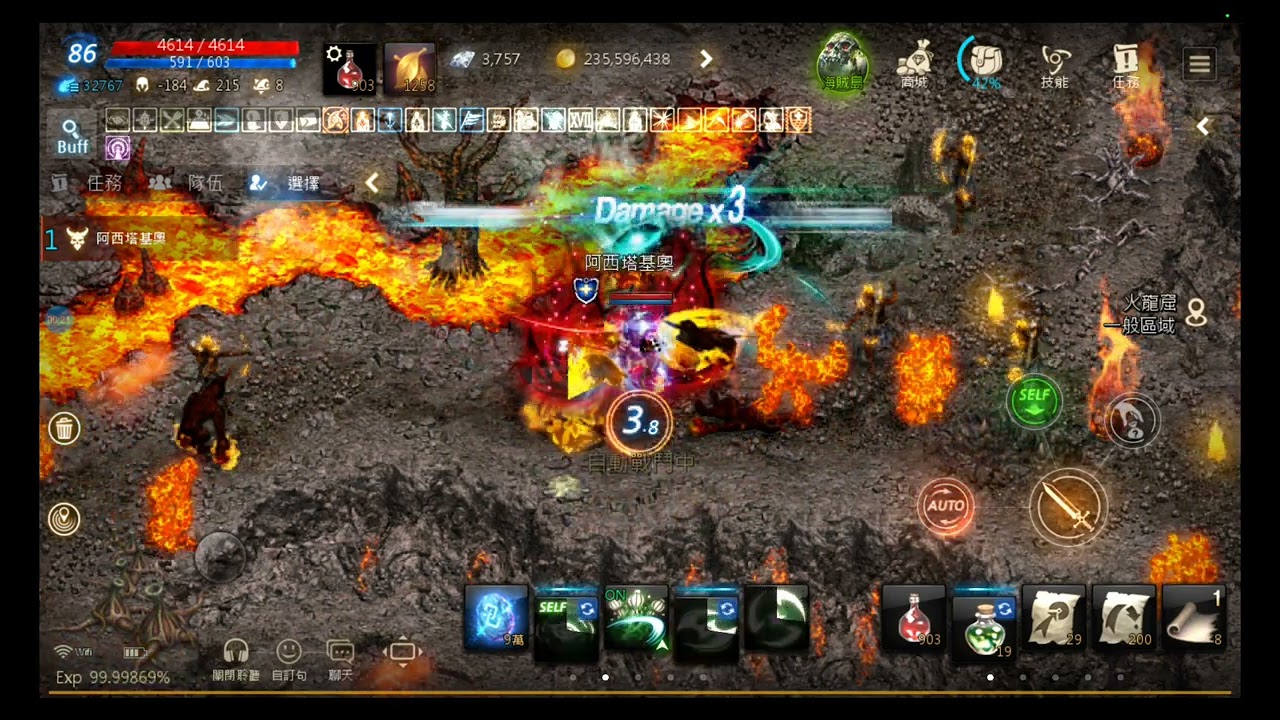
Task: Activate the green SELF target button
Action: coord(1034,401)
